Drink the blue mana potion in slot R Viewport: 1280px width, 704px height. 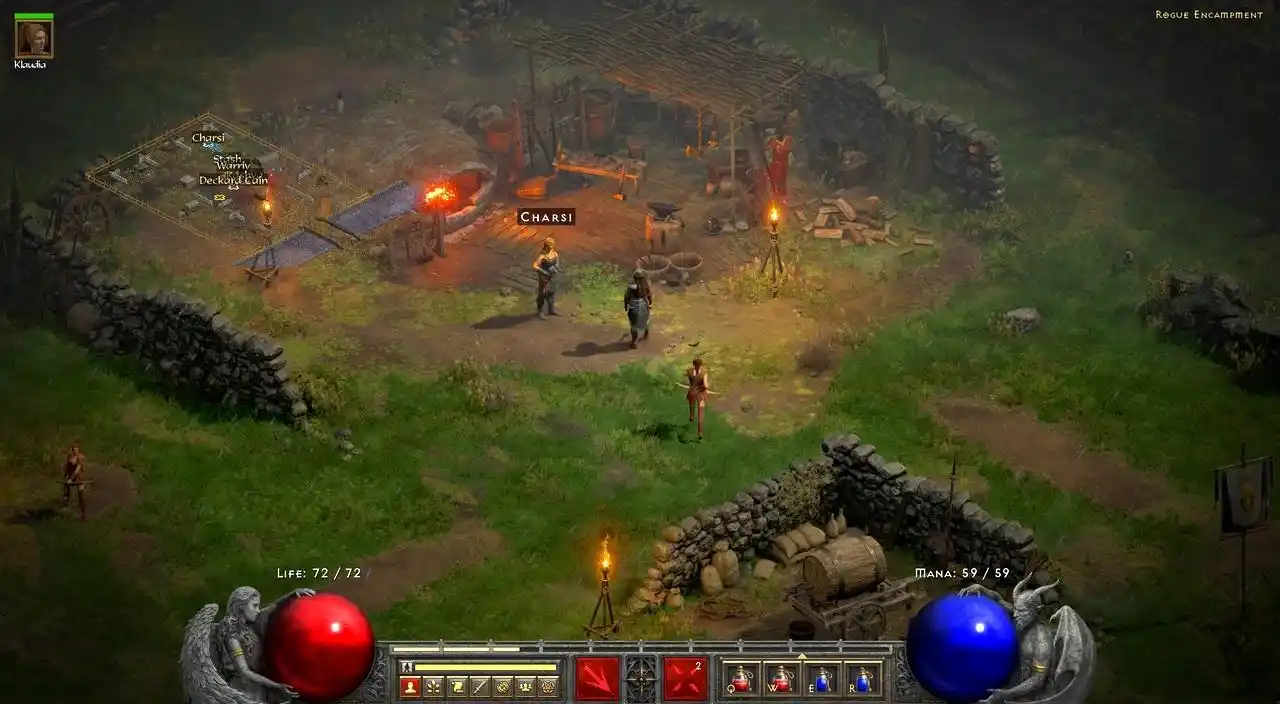863,679
